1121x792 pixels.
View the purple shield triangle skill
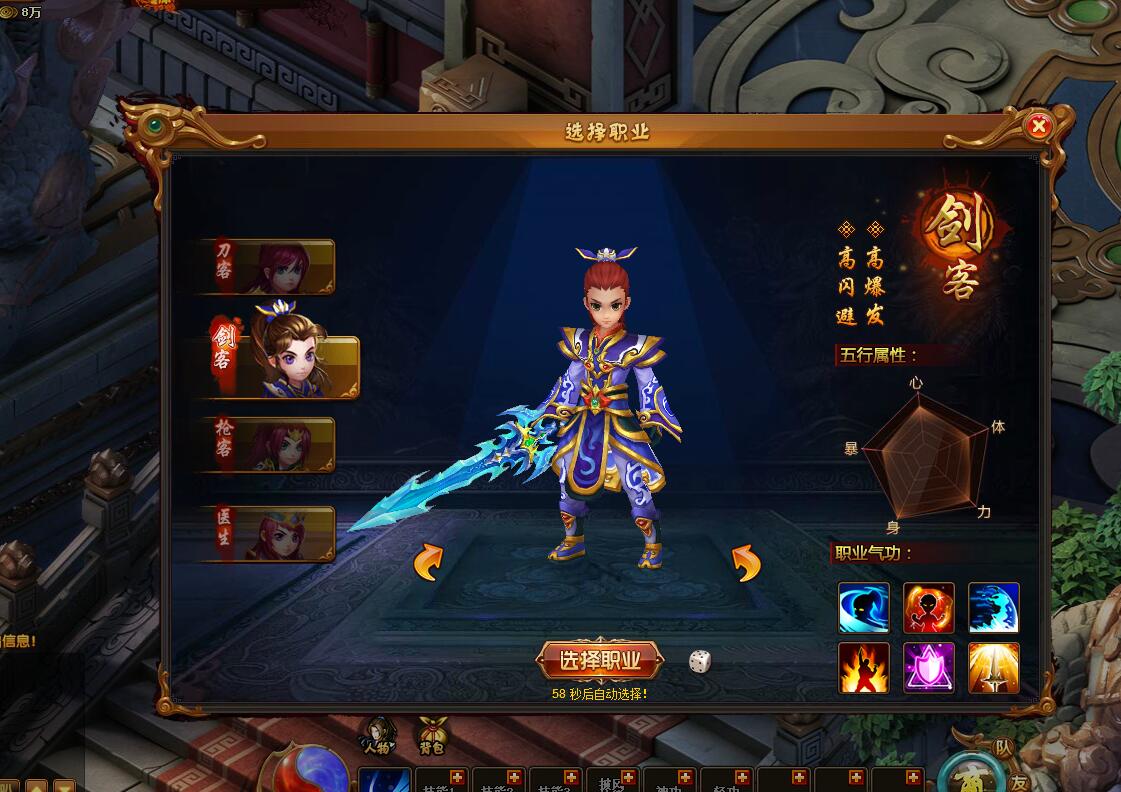929,668
